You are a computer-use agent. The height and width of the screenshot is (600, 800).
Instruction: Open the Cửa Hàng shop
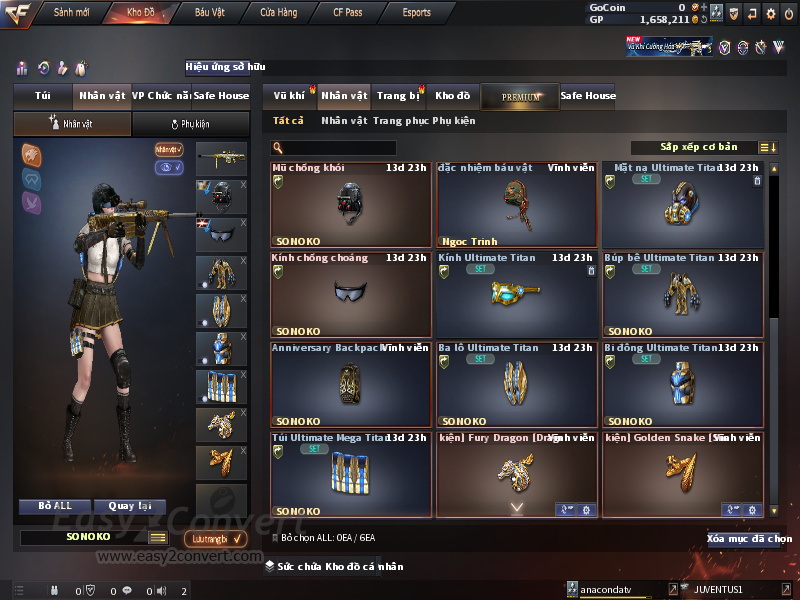coord(278,13)
